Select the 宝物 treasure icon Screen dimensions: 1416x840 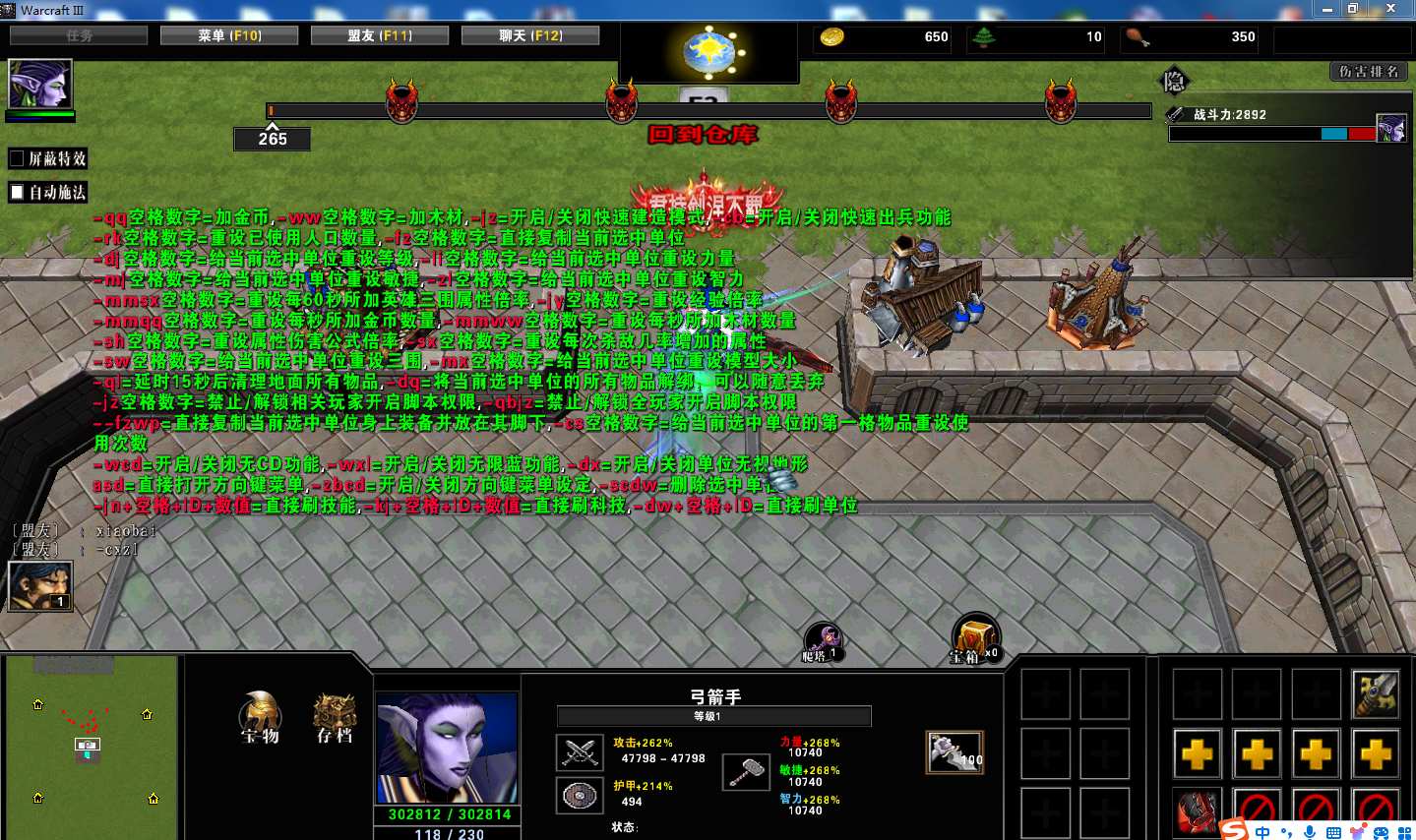[260, 717]
